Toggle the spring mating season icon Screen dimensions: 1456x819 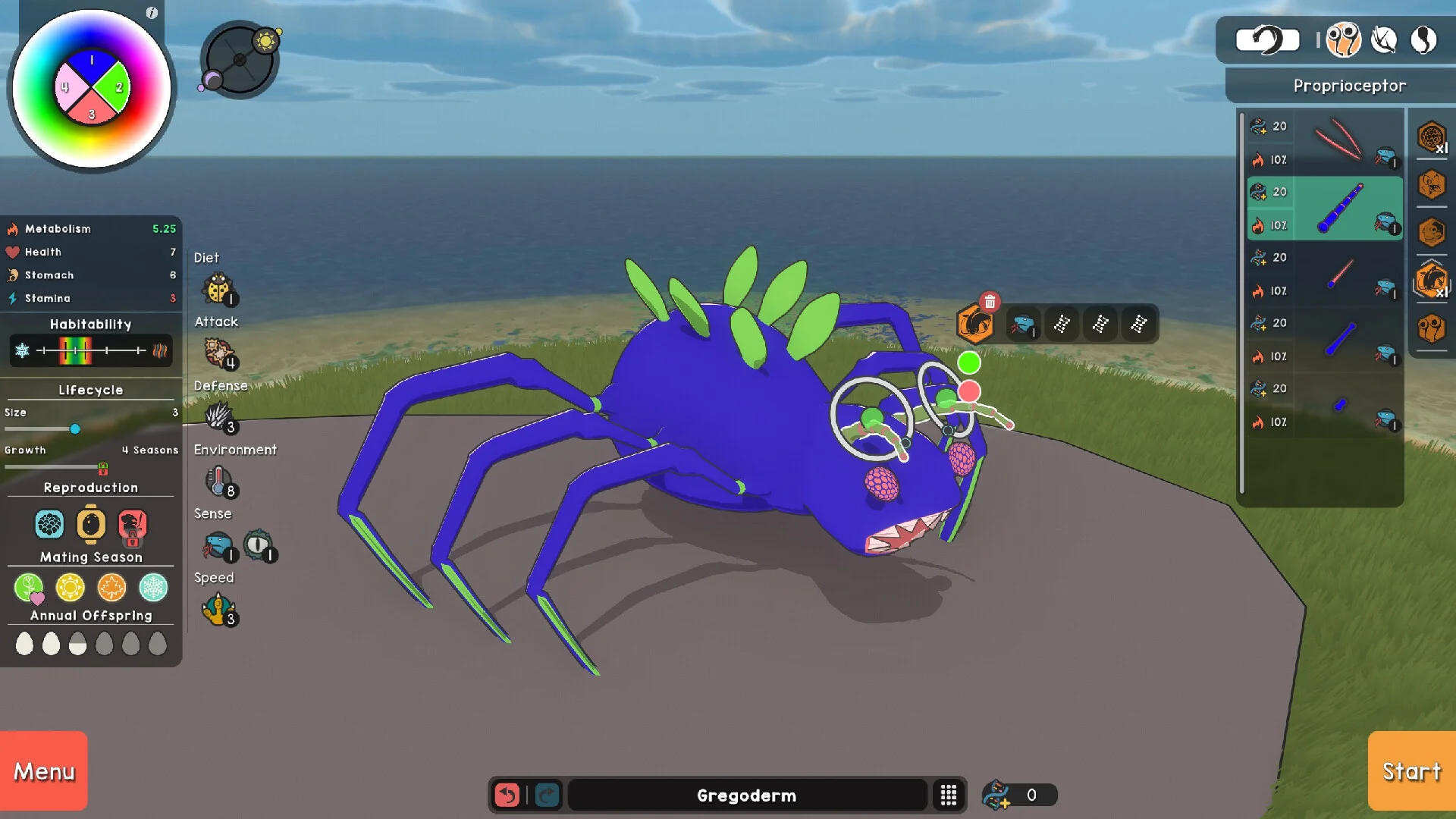coord(29,588)
